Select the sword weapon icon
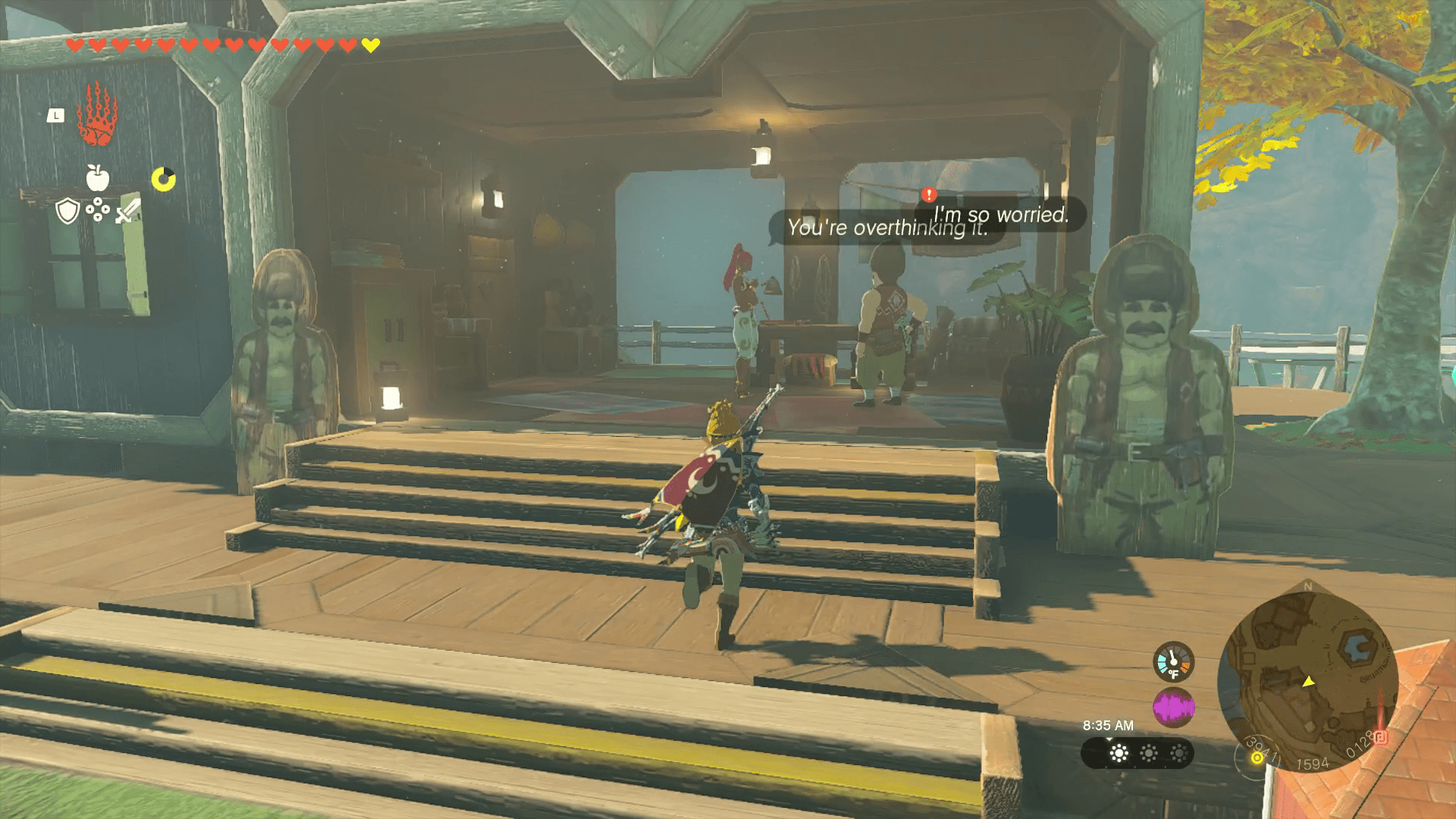The width and height of the screenshot is (1456, 819). point(127,210)
